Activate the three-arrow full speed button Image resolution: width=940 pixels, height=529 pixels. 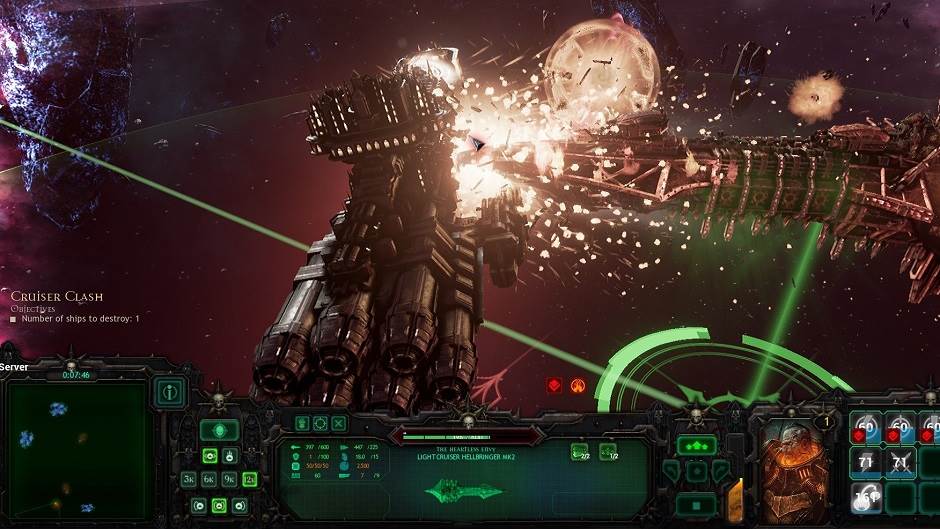pos(696,446)
